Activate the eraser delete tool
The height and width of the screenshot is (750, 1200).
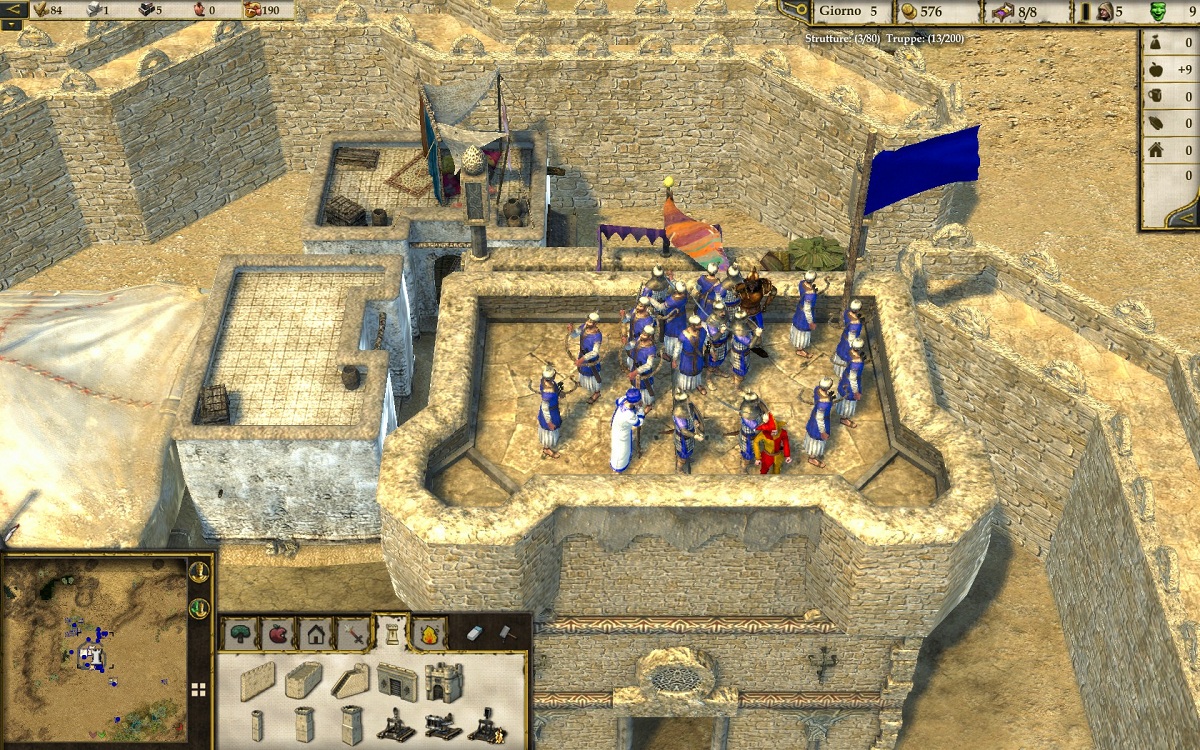[x=475, y=632]
